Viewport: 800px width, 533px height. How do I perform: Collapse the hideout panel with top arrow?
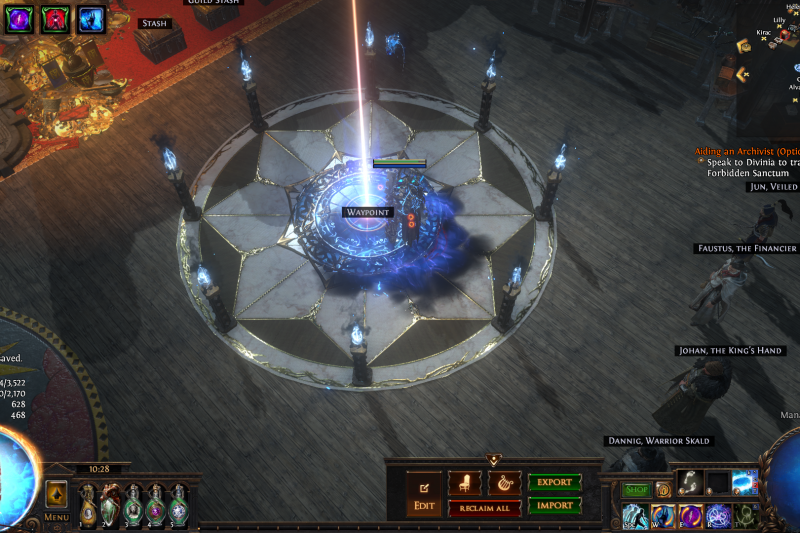point(494,461)
